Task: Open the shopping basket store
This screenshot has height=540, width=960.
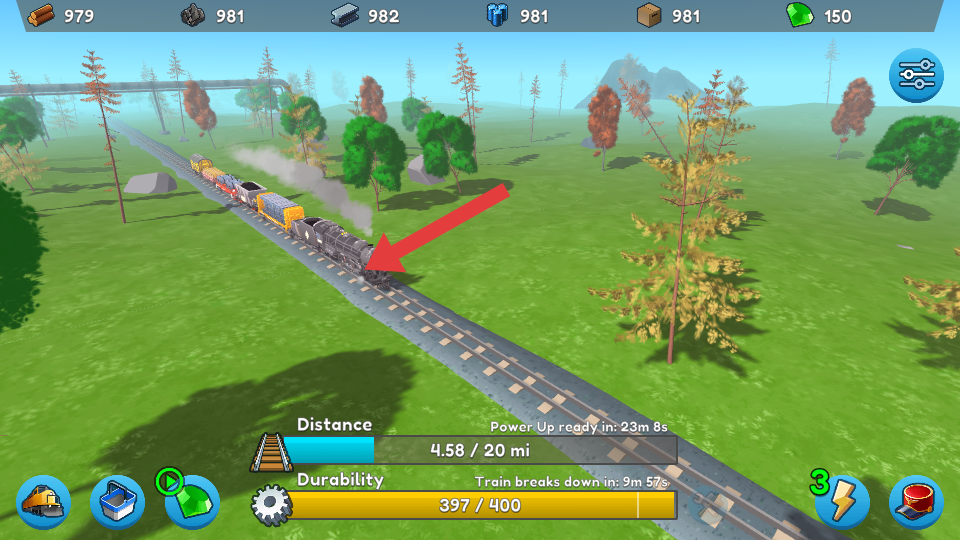Action: click(118, 501)
